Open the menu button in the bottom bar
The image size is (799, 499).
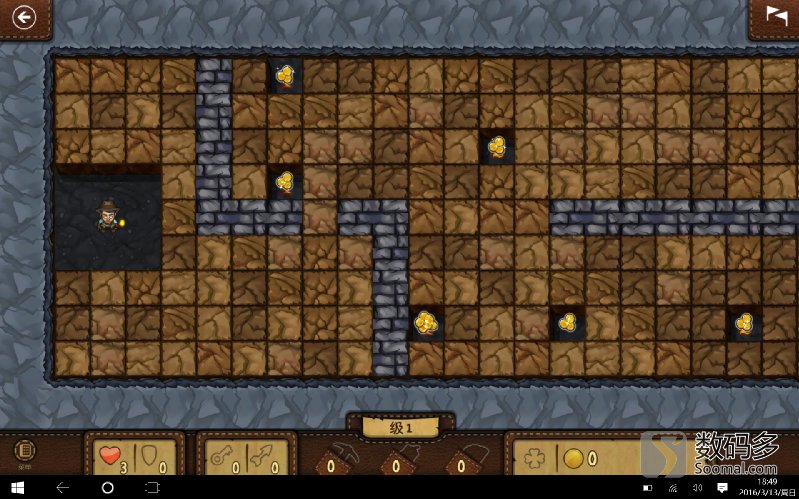tap(23, 452)
